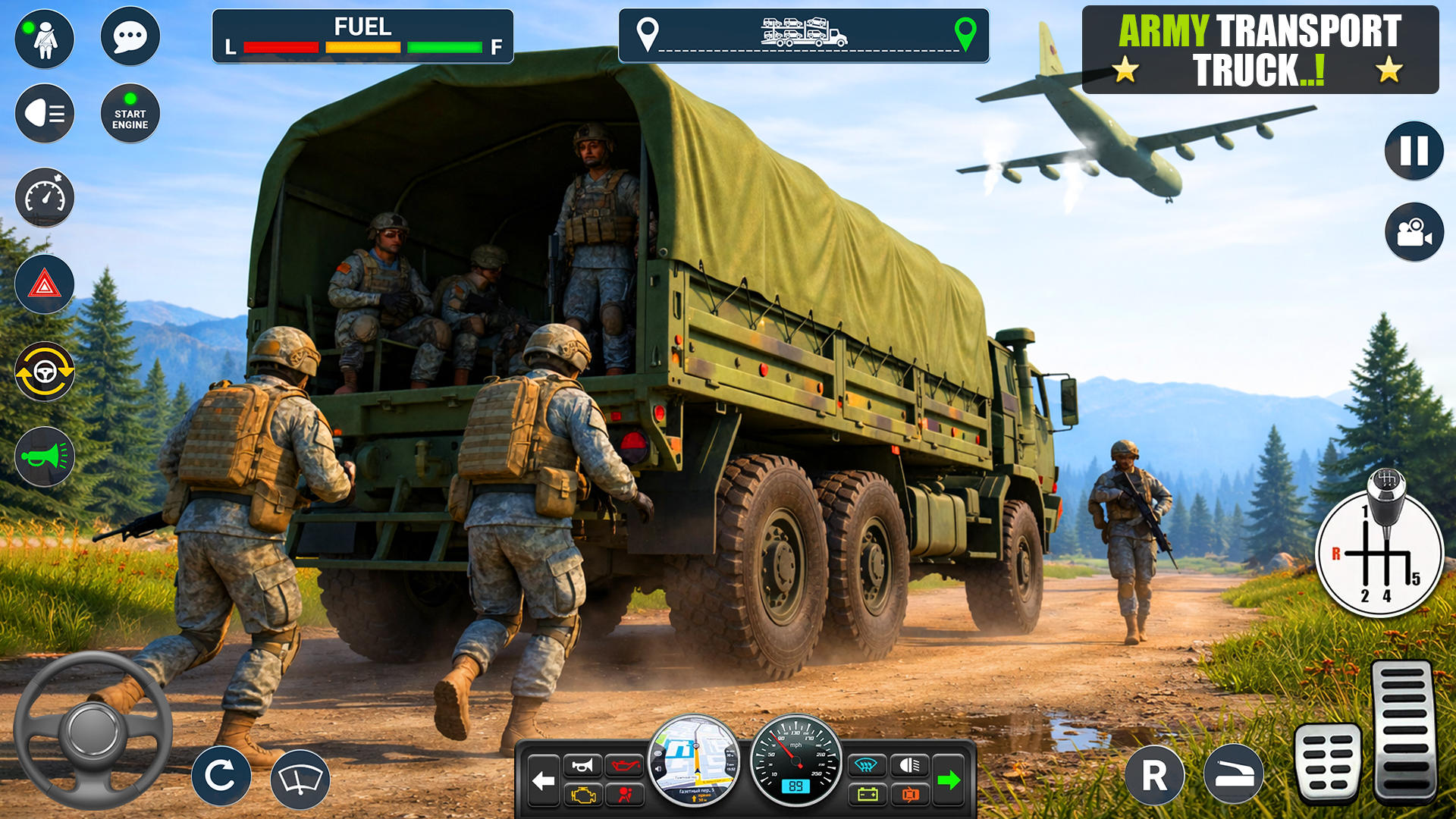Toggle the seatbelt icon
This screenshot has width=1456, height=819.
coord(45,39)
